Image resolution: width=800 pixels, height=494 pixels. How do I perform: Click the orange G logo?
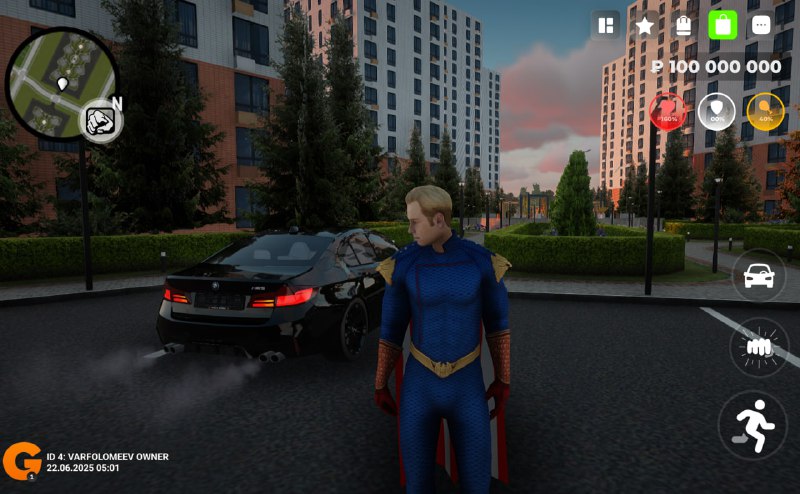(x=21, y=459)
